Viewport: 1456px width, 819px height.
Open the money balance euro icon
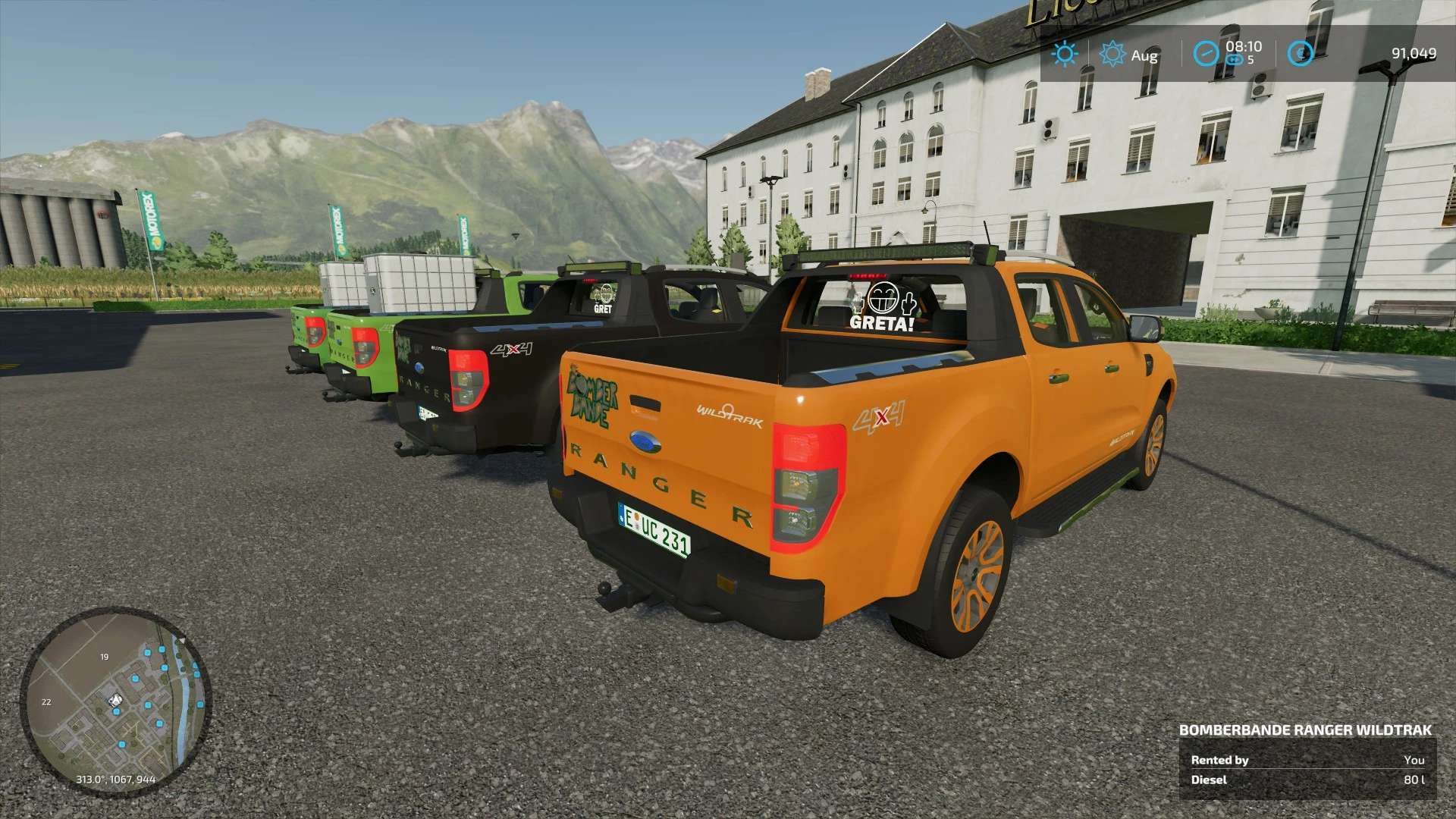(1301, 54)
